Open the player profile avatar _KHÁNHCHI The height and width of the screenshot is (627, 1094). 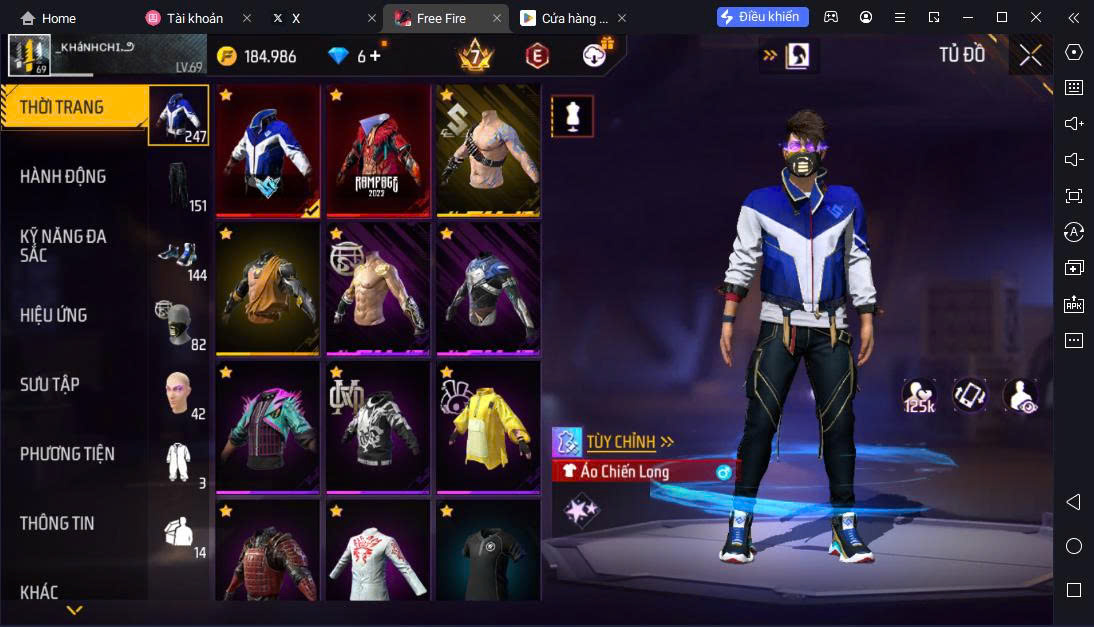29,55
